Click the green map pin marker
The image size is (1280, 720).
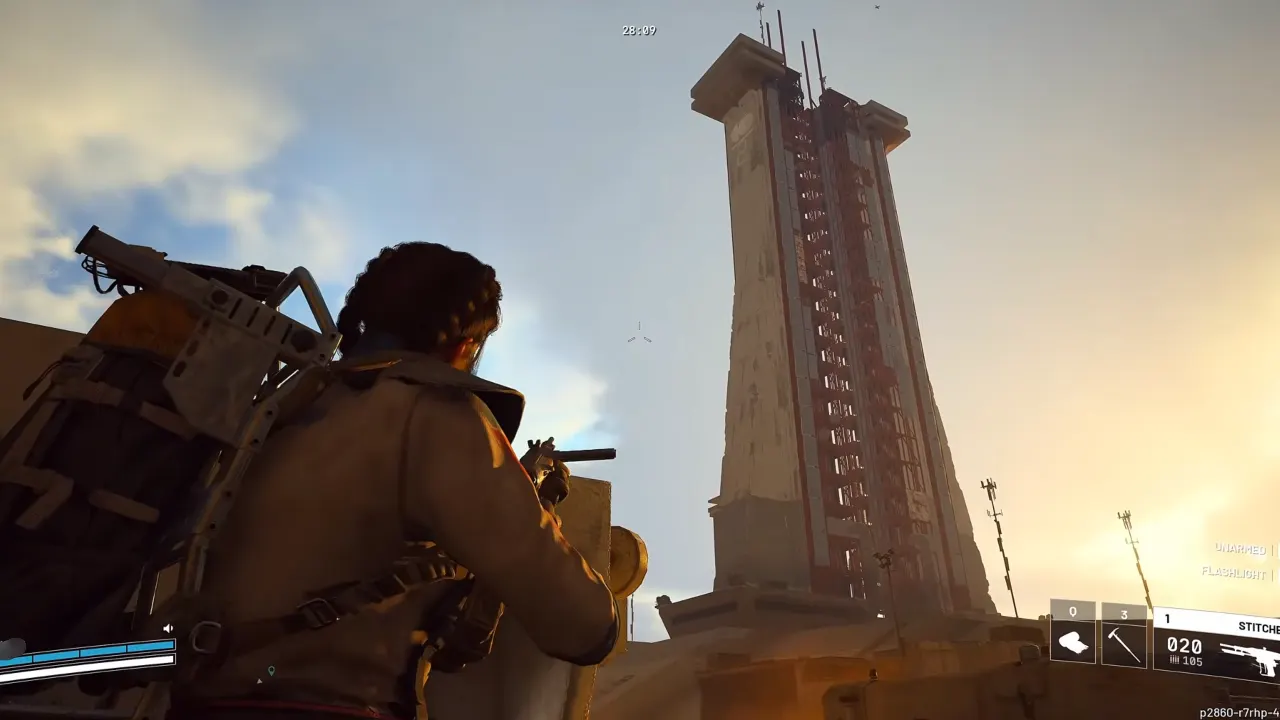(x=271, y=670)
